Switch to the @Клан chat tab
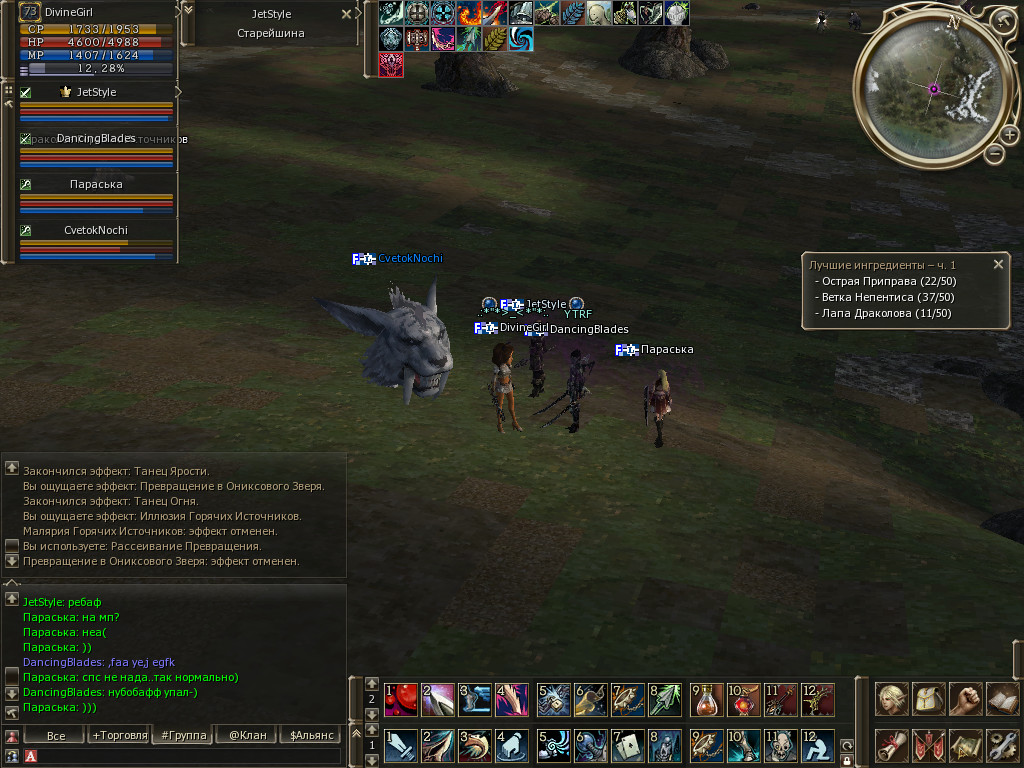Screen dimensions: 1024x768 247,735
